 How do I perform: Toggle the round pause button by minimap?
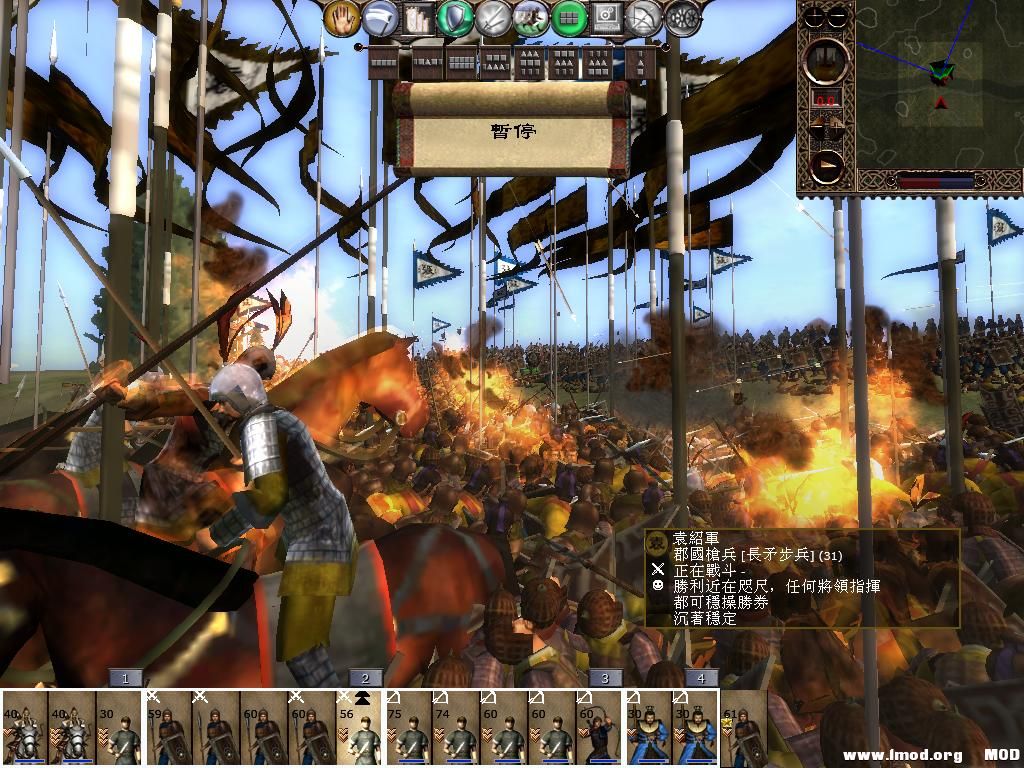point(826,60)
